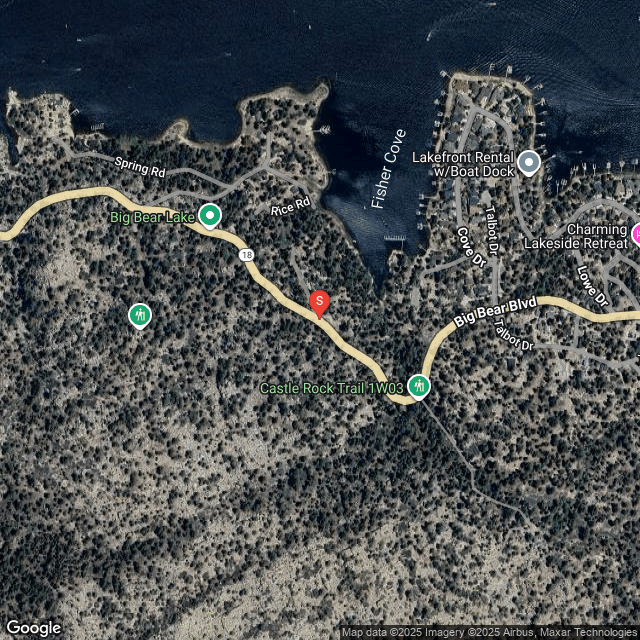
Task: Select the Lakefront Rental w/Boat Dock pin
Action: tap(529, 161)
